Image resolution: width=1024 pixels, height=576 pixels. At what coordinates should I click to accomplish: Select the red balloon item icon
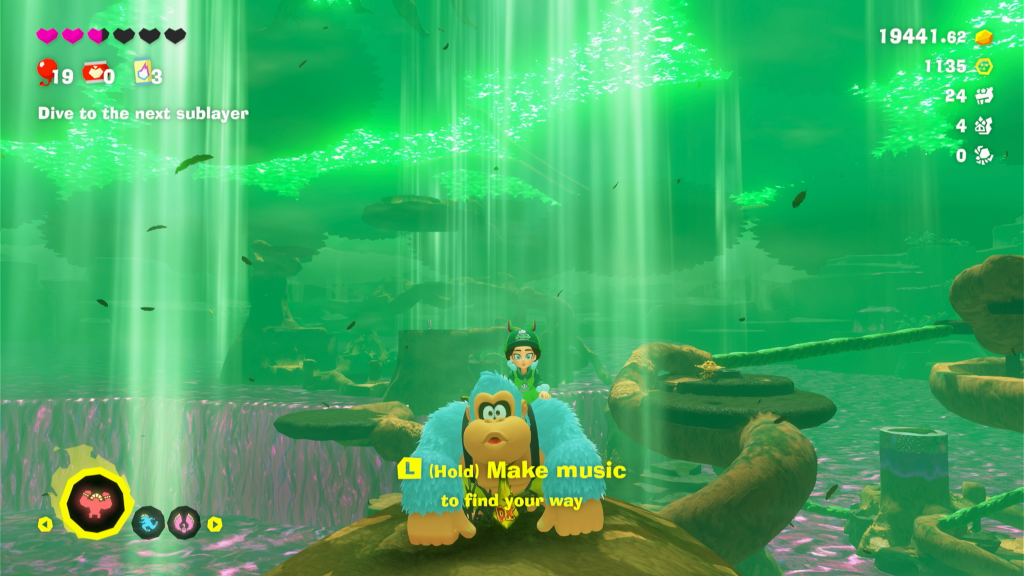(45, 70)
